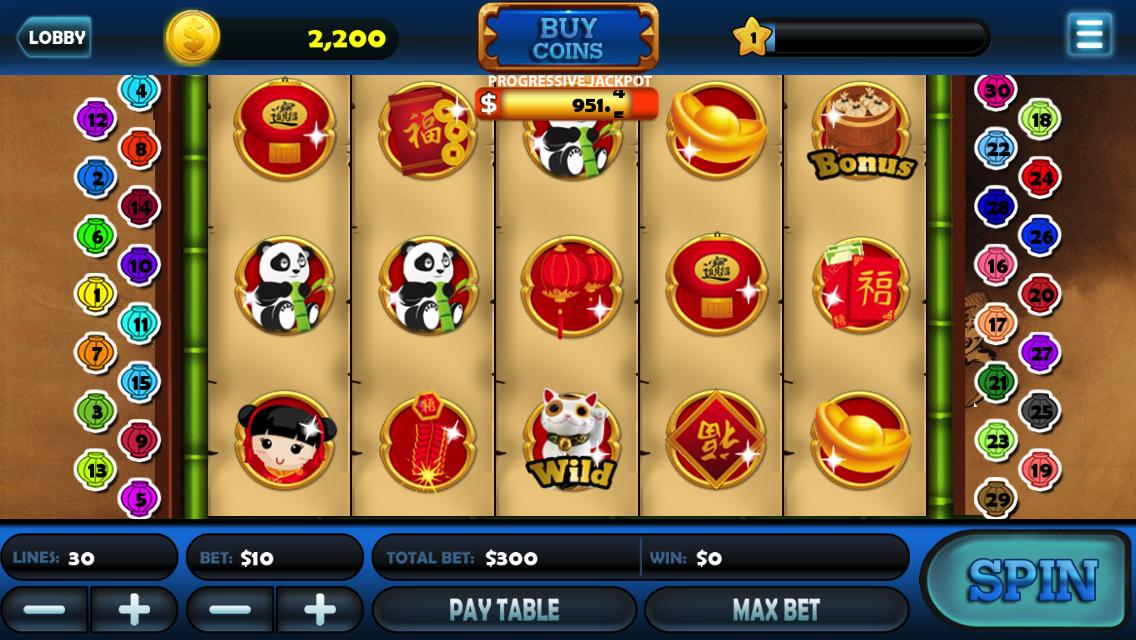
Task: Select payline marker 12
Action: pos(96,120)
